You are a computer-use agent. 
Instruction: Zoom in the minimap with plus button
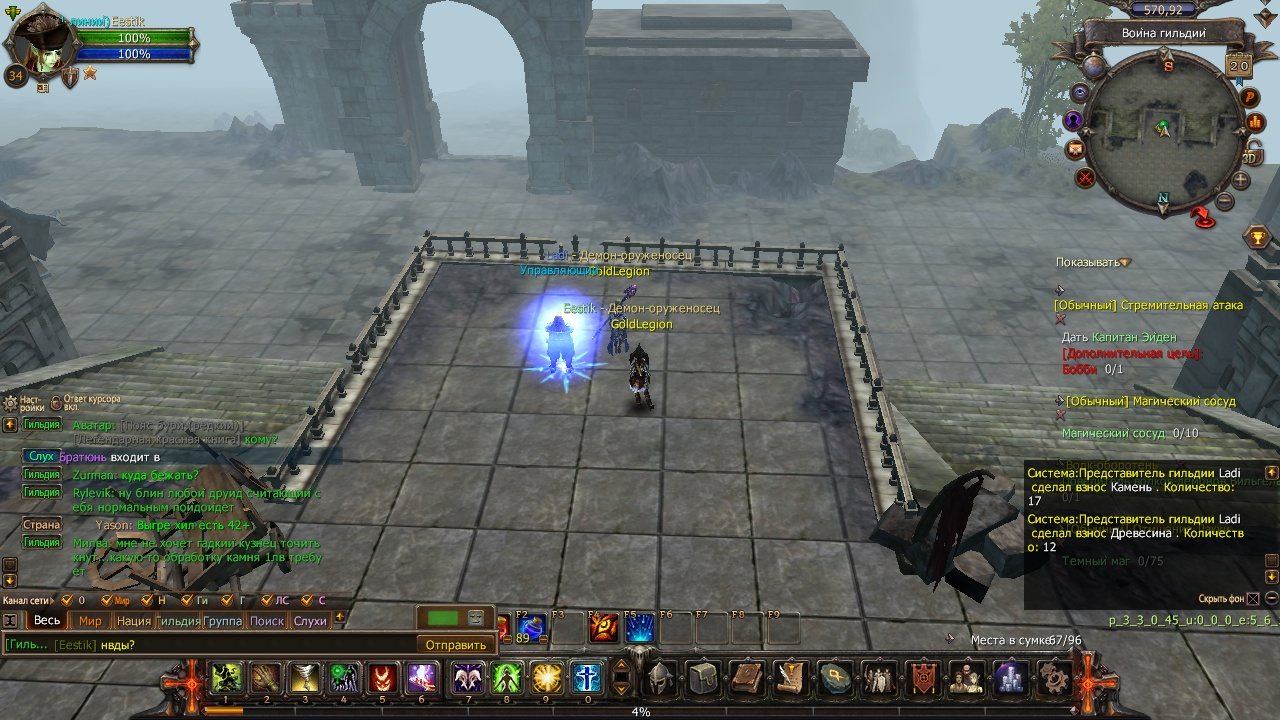pos(1240,181)
